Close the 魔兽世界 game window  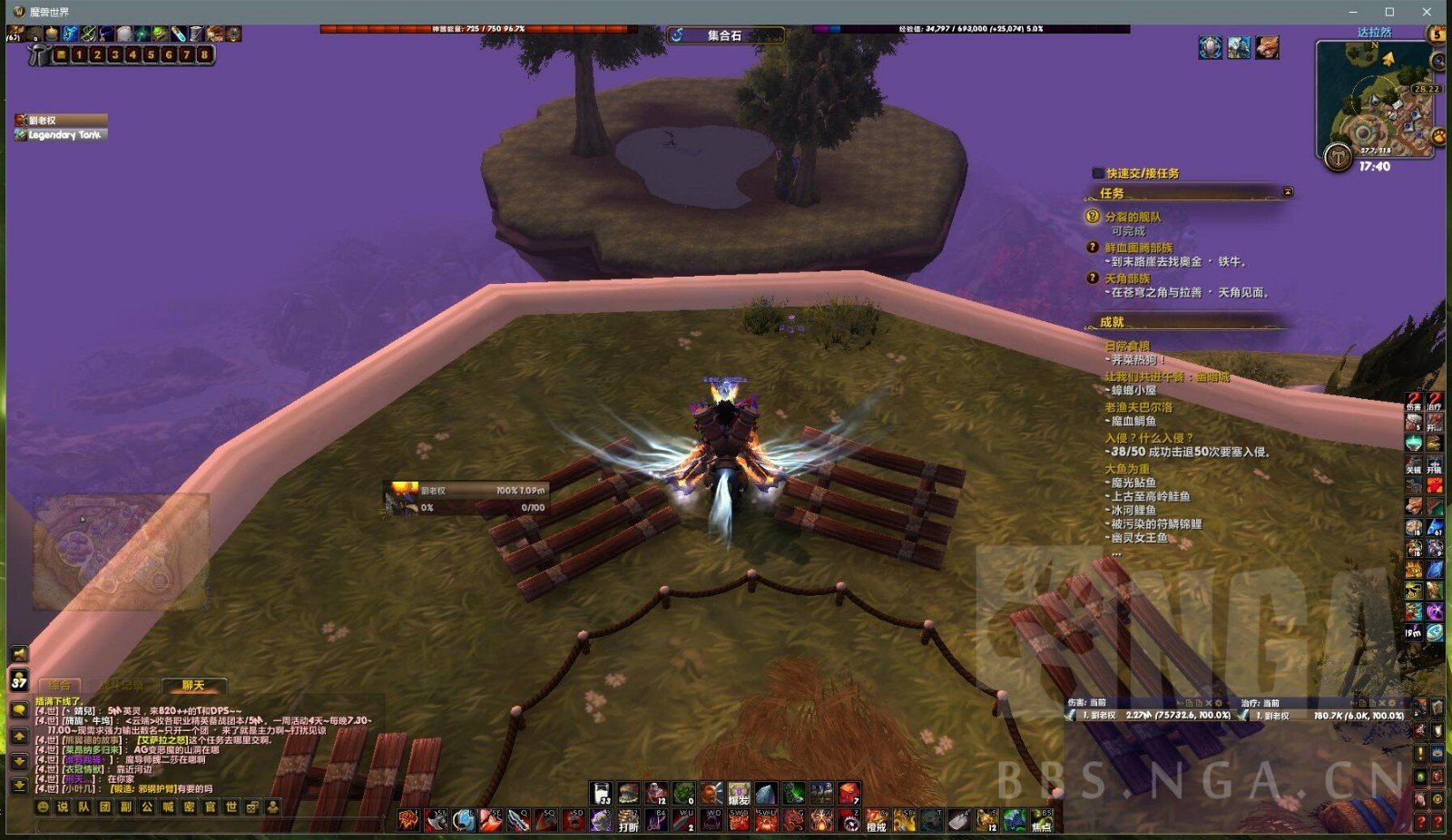click(1427, 12)
